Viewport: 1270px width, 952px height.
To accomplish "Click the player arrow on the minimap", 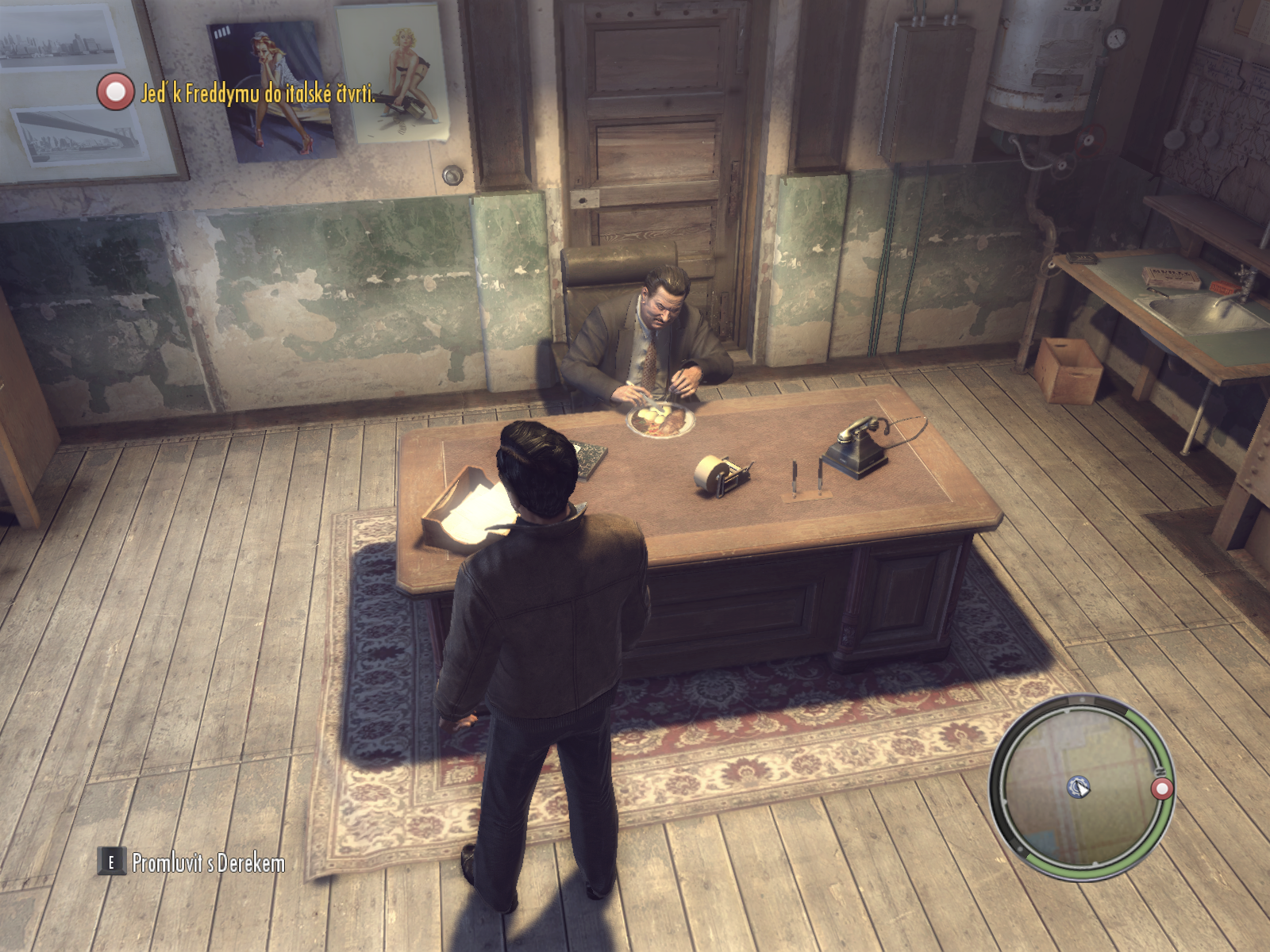I will point(1079,787).
